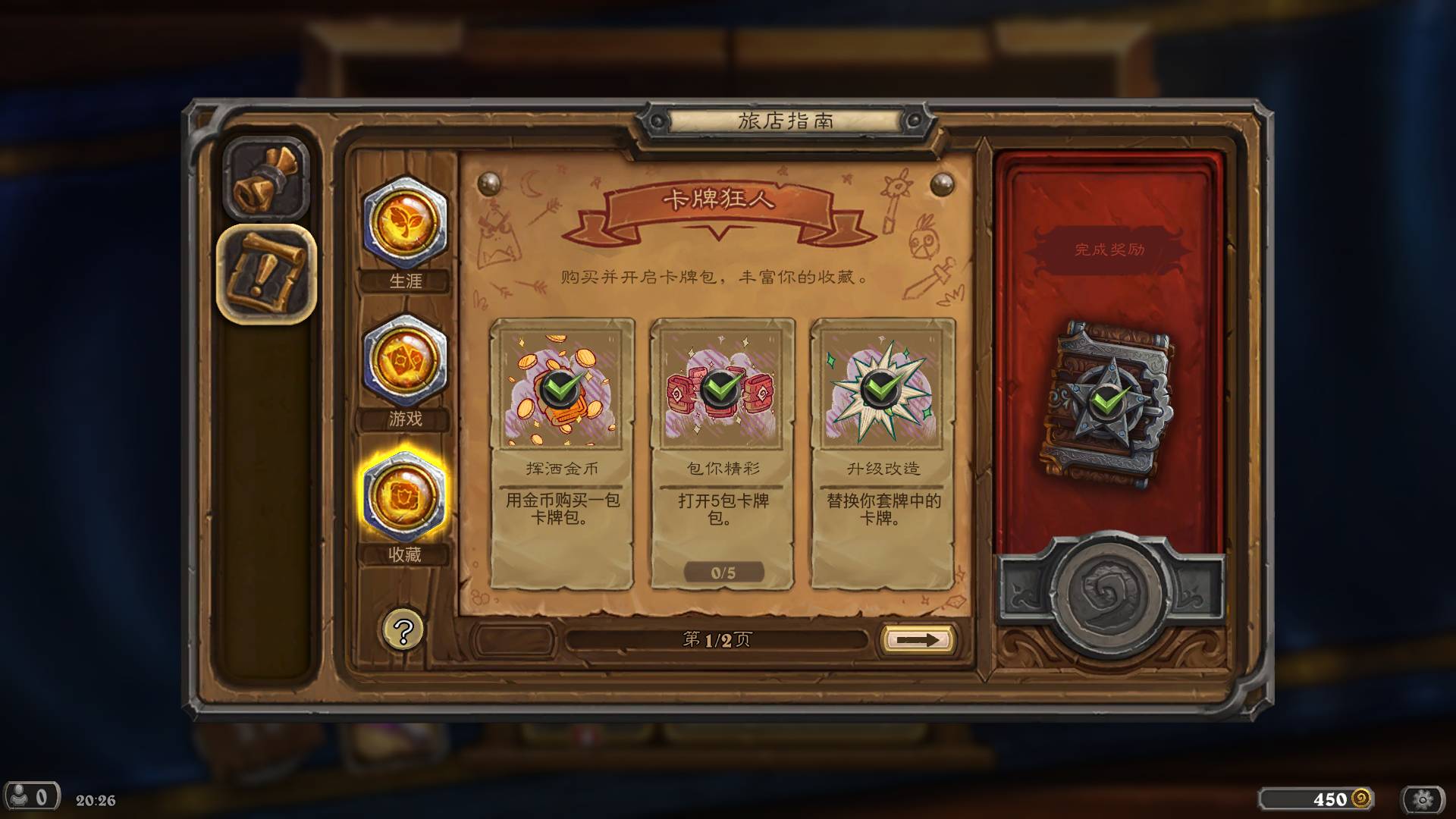Go to the next page arrow

[x=917, y=639]
